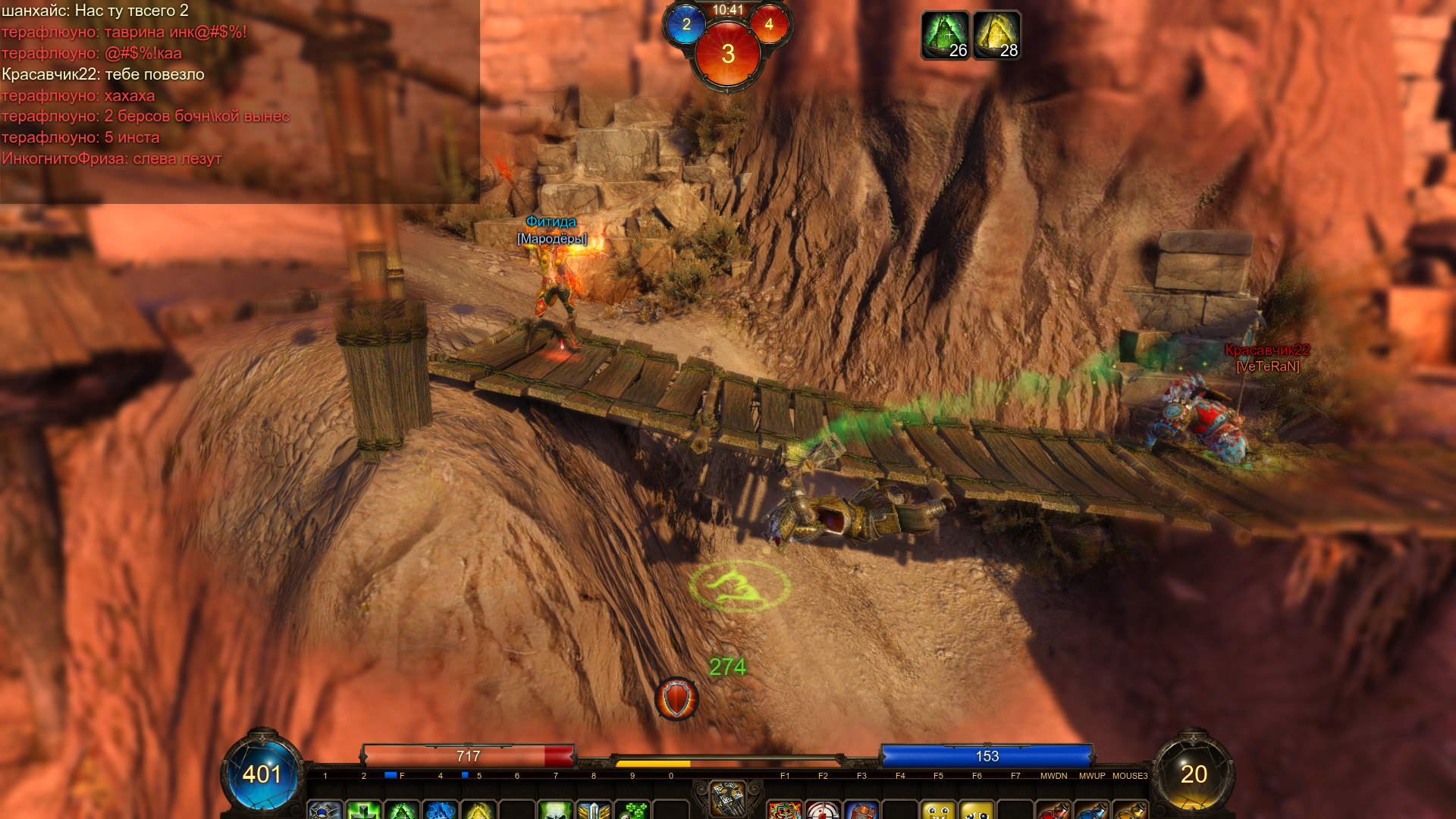This screenshot has height=819, width=1456.
Task: Drink the blue mana potion
Action: click(1092, 810)
